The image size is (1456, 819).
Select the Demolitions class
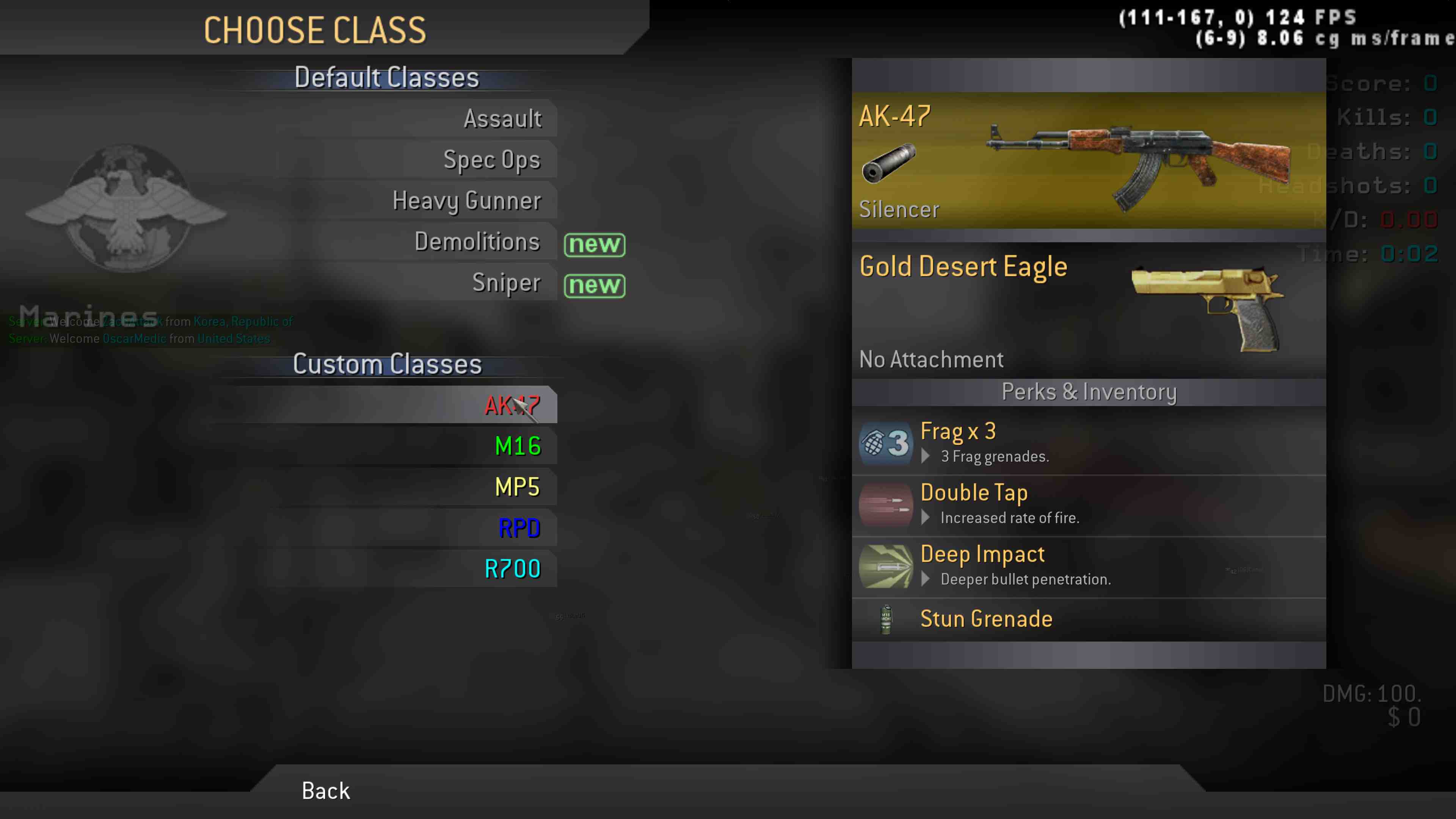(x=477, y=242)
